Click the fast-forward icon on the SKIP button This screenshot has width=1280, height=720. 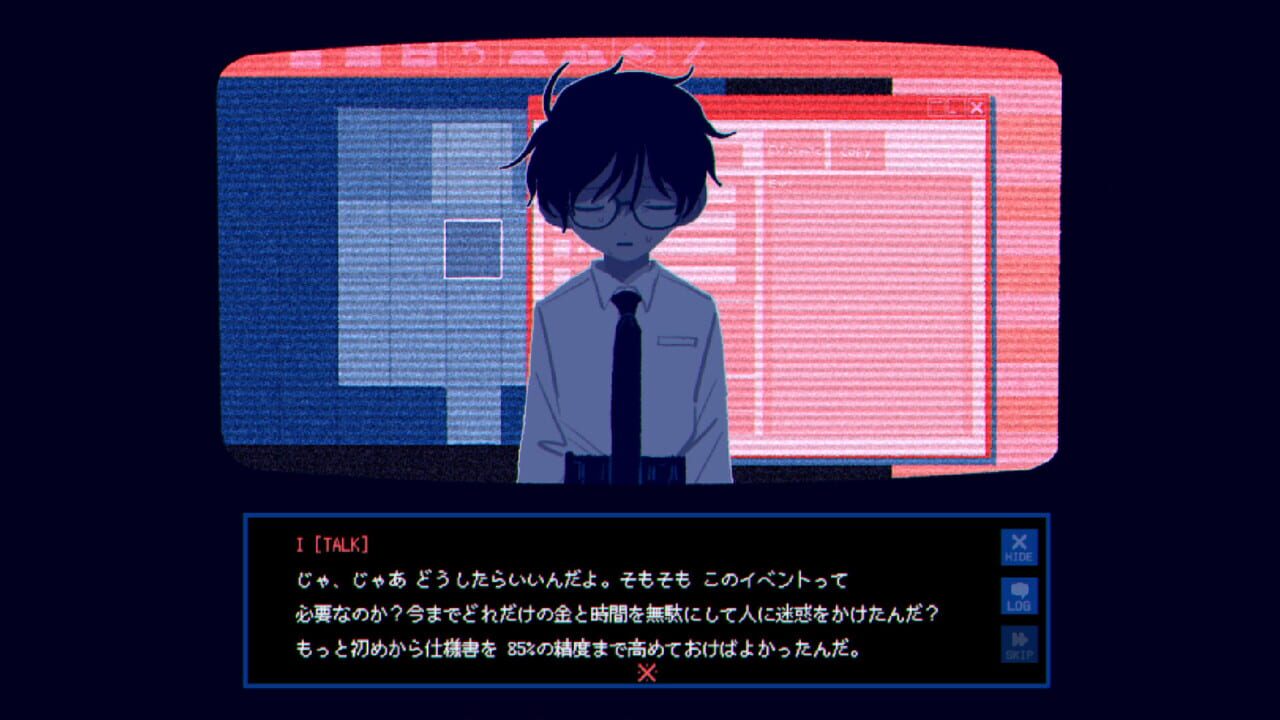coord(1017,639)
